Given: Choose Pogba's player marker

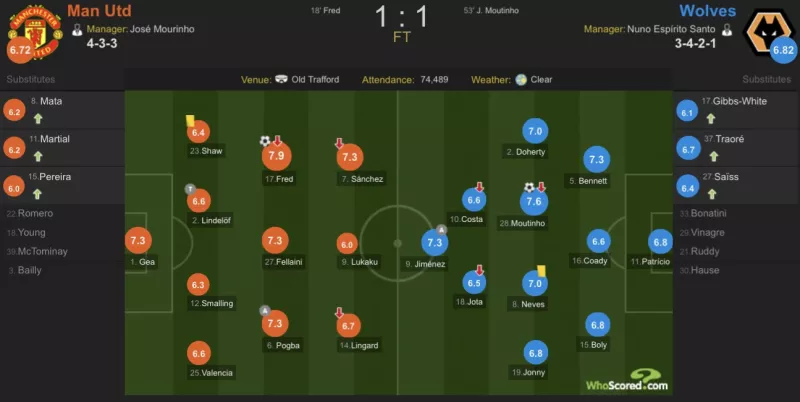Looking at the screenshot, I should pyautogui.click(x=274, y=323).
